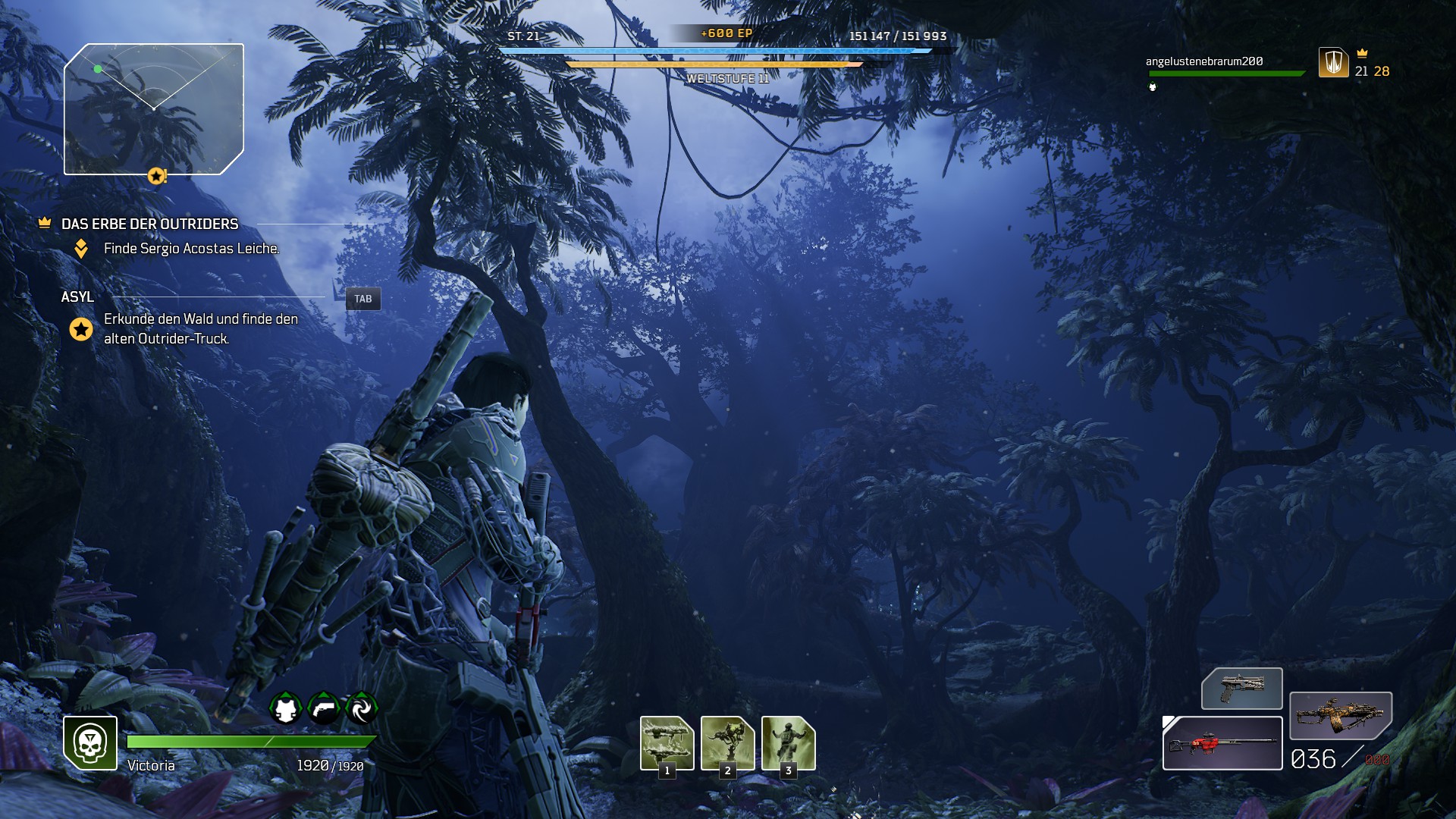
Task: Click the star icon beside the Outrider-Truck objective
Action: coord(81,329)
